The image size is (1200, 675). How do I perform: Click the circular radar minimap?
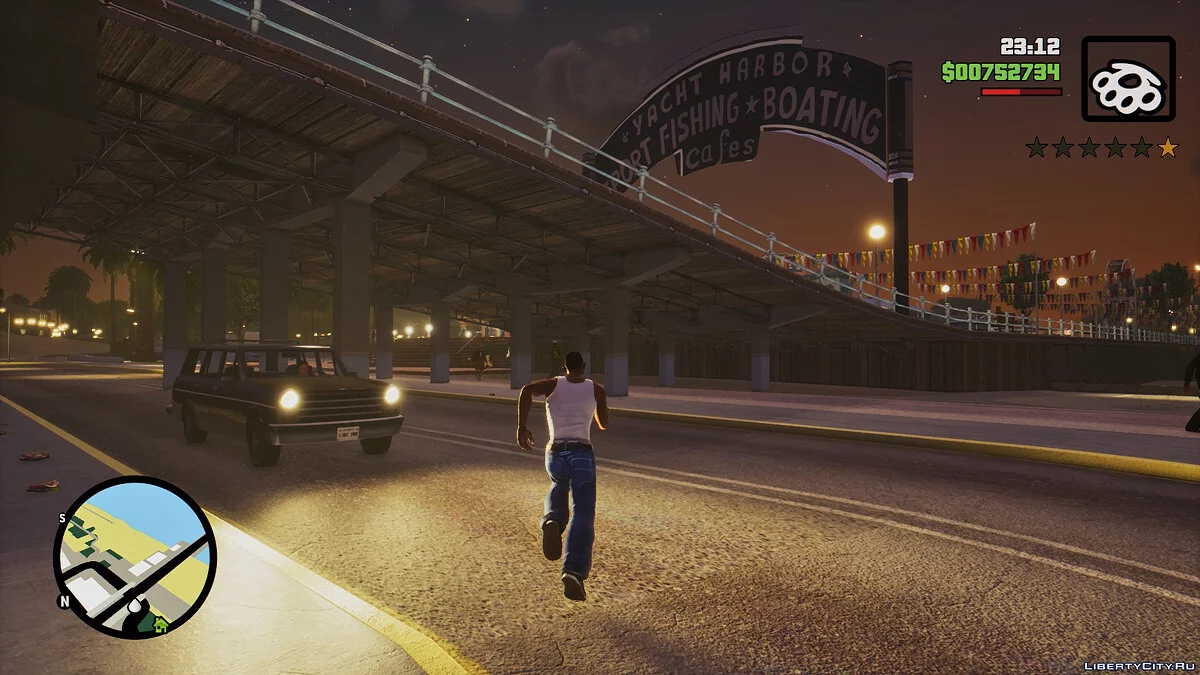tap(134, 557)
